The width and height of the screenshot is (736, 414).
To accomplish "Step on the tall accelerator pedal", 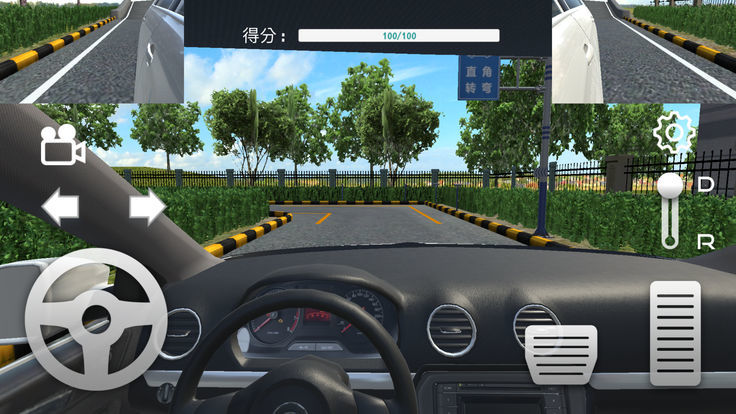I will click(x=675, y=333).
